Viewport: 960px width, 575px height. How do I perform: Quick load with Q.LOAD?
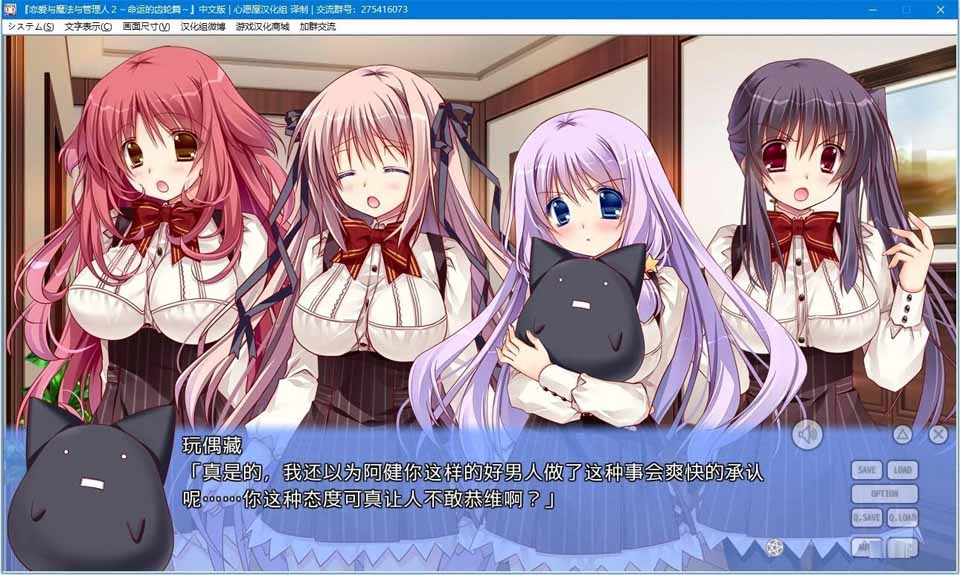[902, 517]
